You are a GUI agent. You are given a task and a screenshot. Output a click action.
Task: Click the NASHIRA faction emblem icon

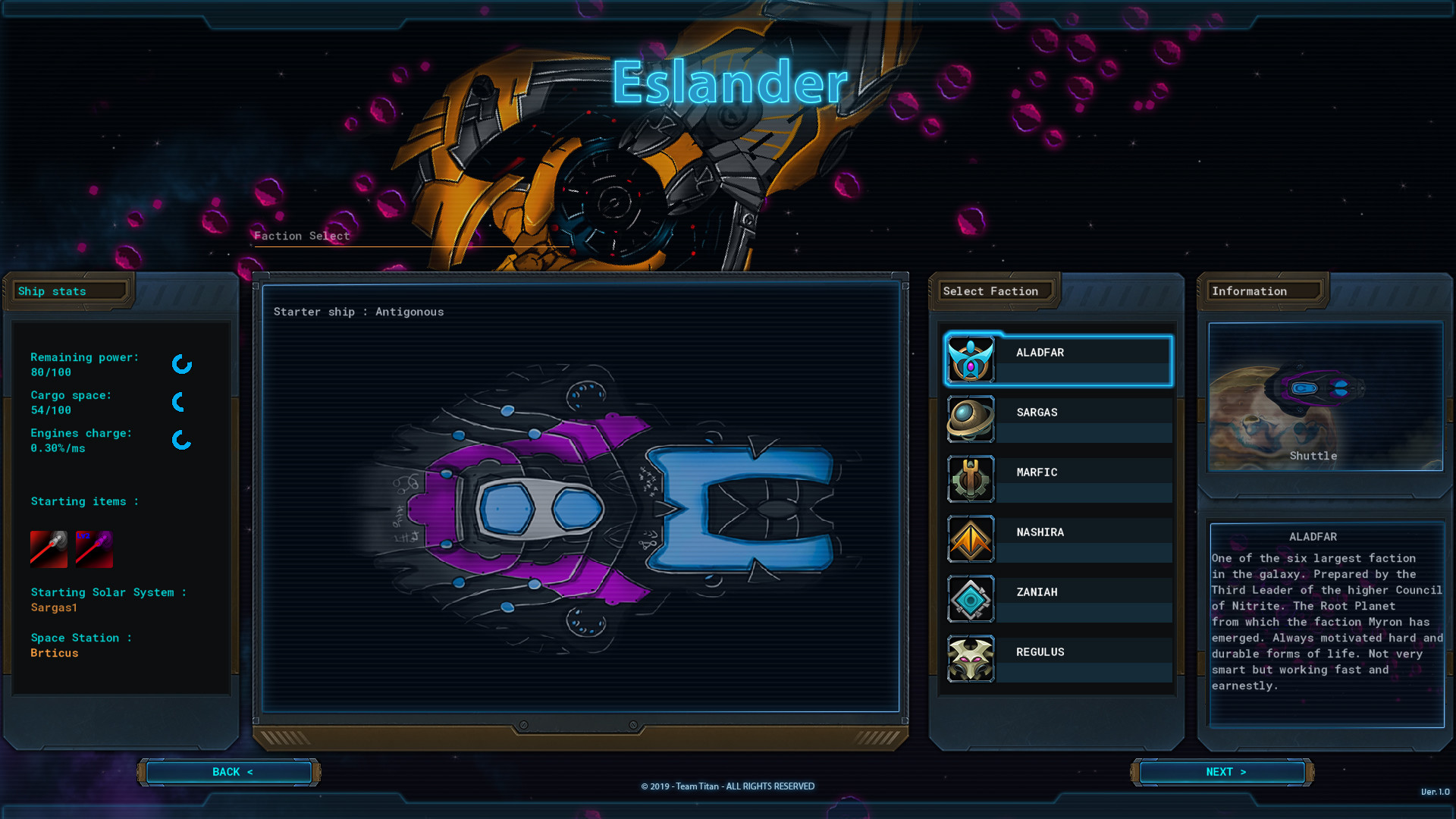tap(971, 539)
